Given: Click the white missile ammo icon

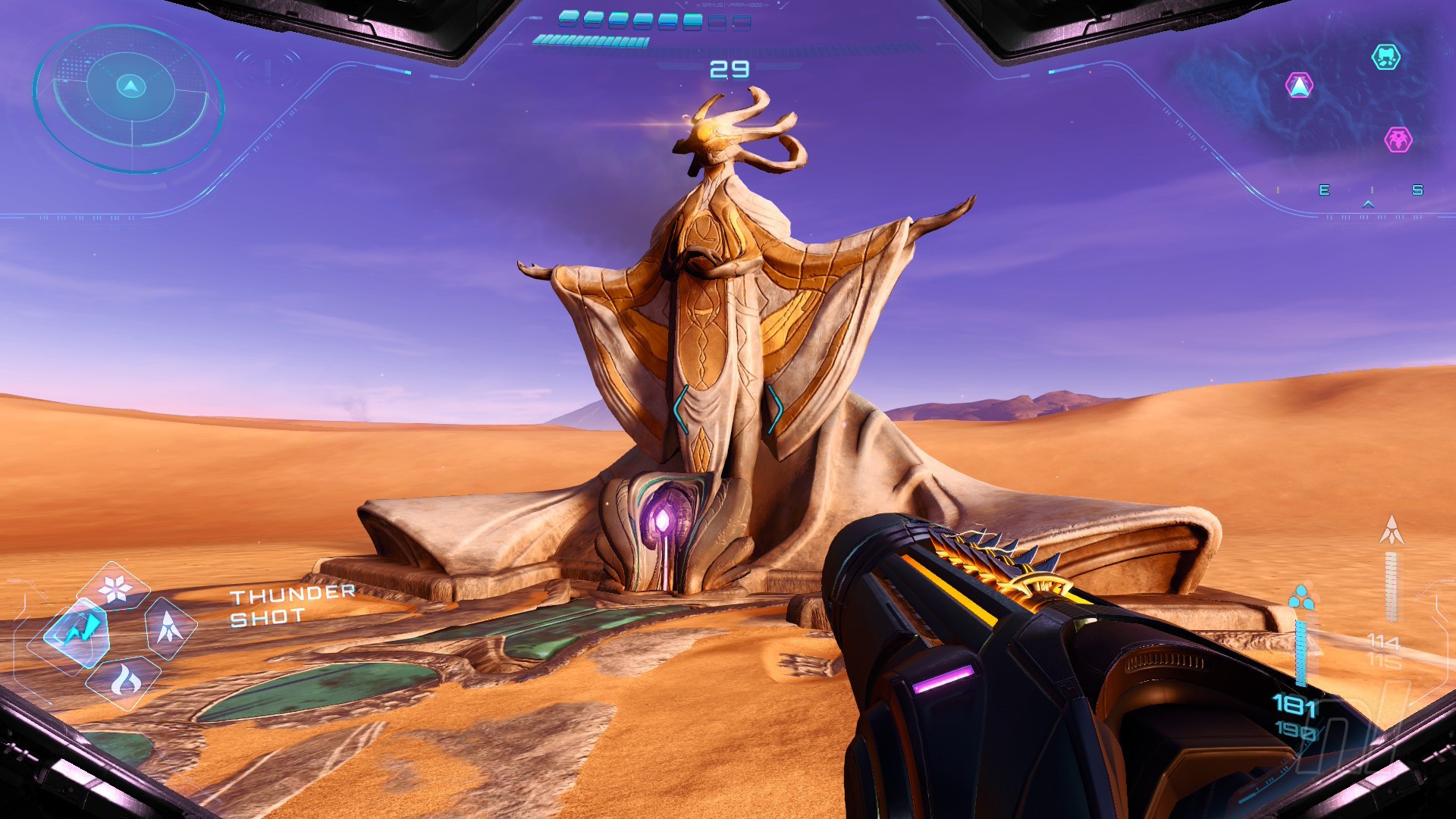Looking at the screenshot, I should pyautogui.click(x=1391, y=530).
